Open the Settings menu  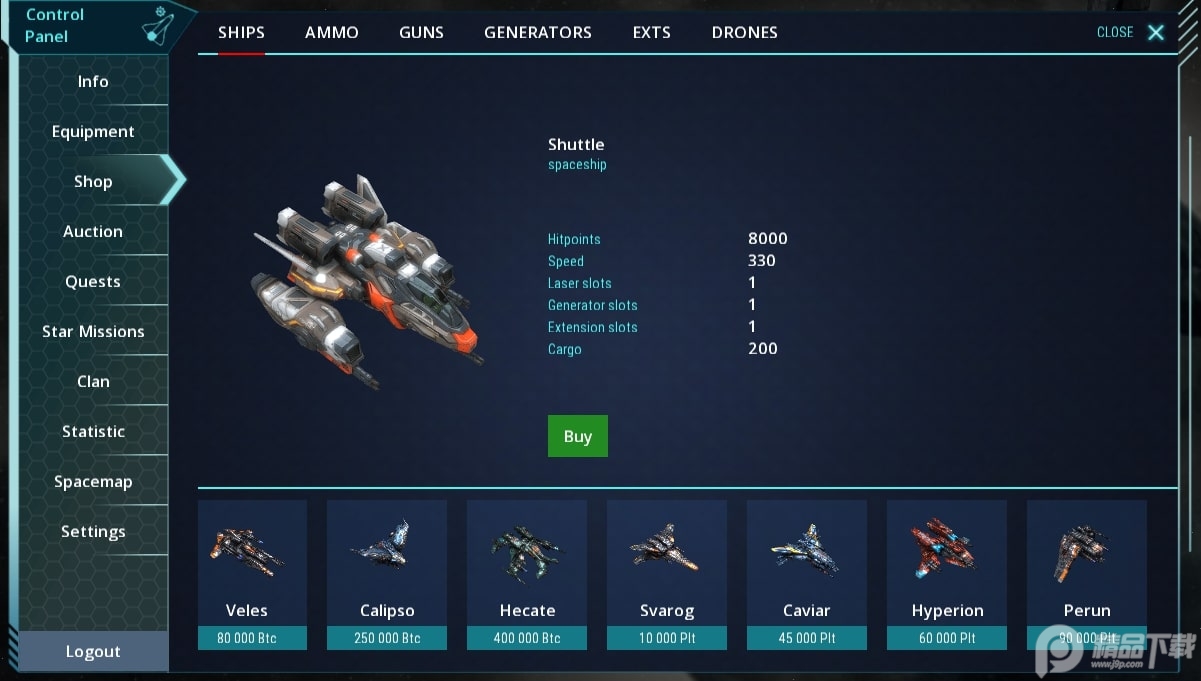click(93, 532)
